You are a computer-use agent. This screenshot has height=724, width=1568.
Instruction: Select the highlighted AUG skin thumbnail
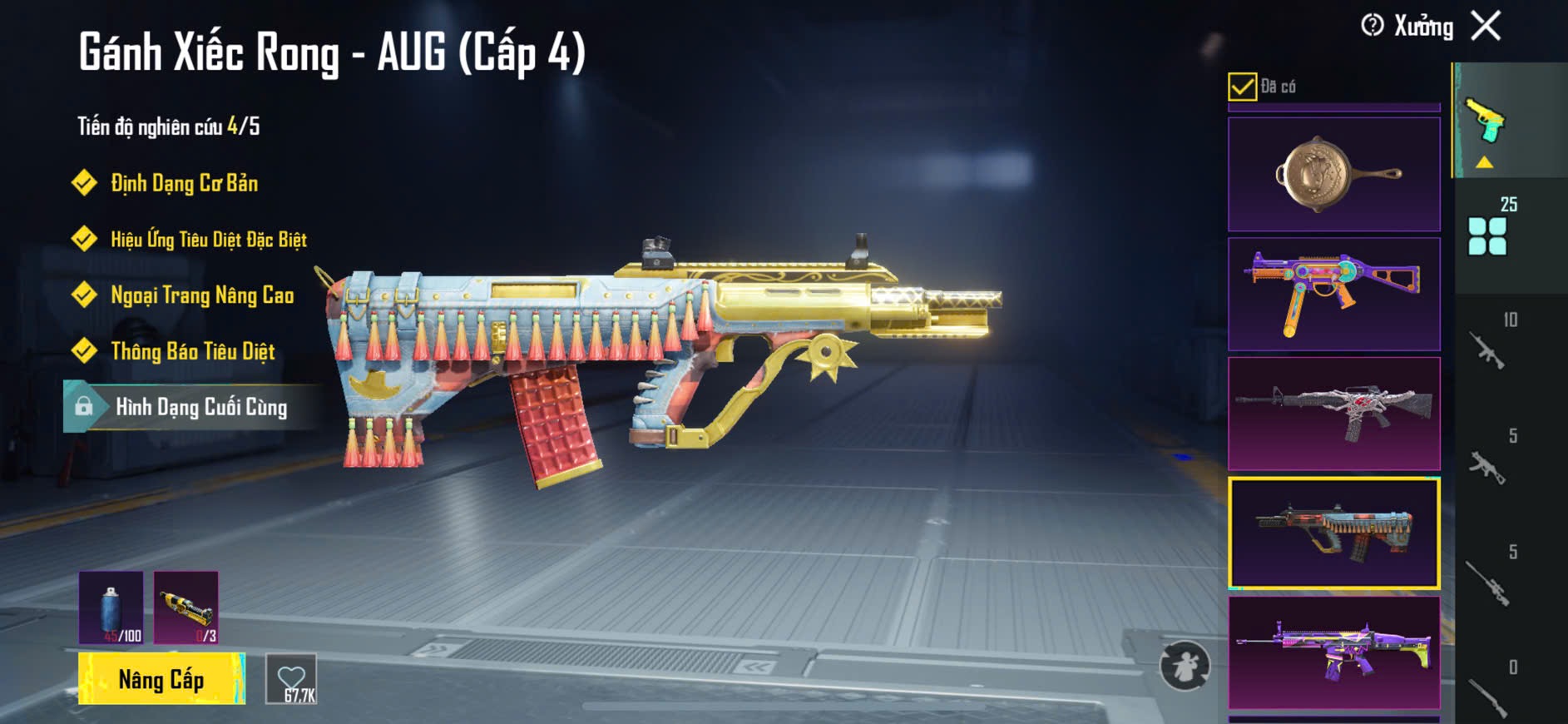(1333, 533)
